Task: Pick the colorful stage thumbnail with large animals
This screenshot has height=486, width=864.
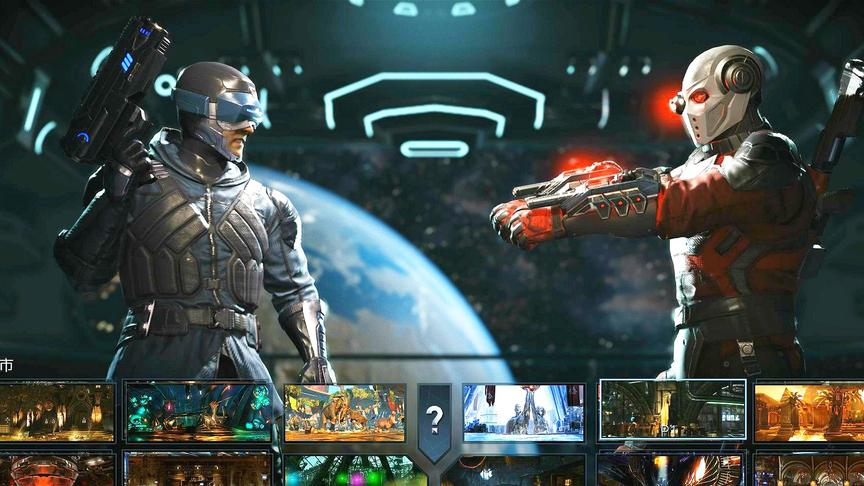Action: (345, 412)
